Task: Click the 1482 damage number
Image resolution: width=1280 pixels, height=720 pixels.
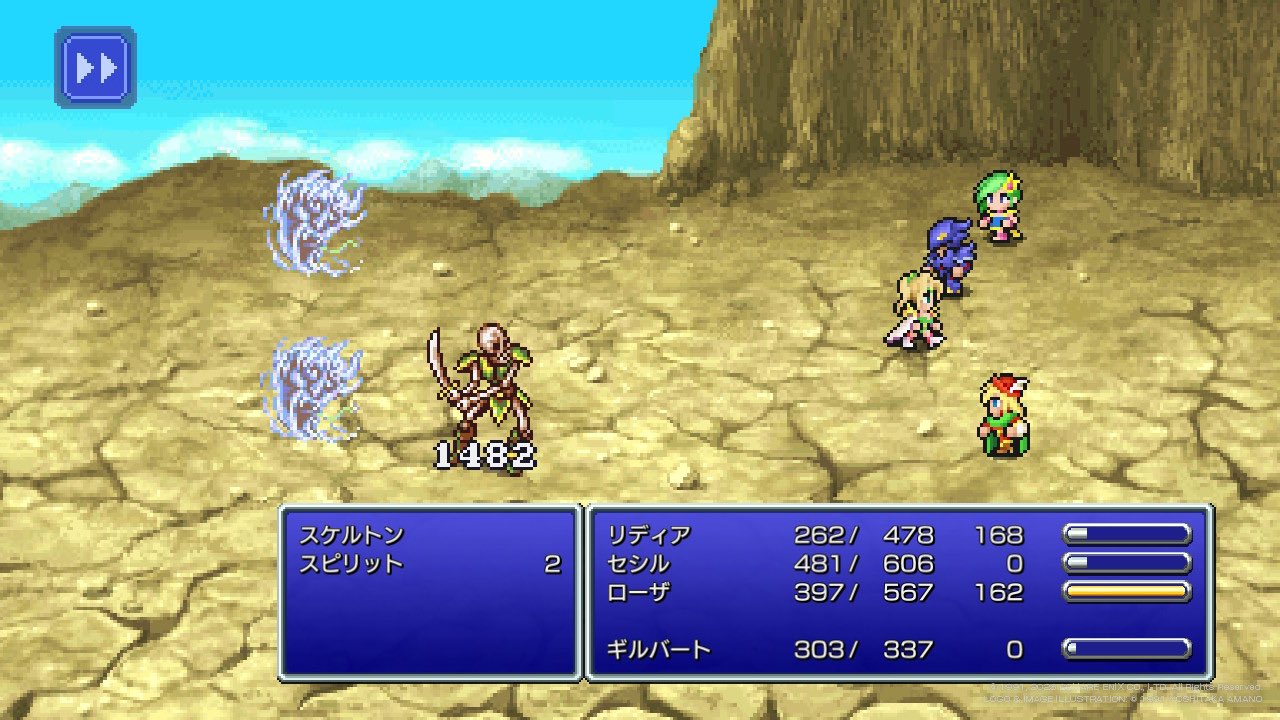Action: (x=485, y=456)
